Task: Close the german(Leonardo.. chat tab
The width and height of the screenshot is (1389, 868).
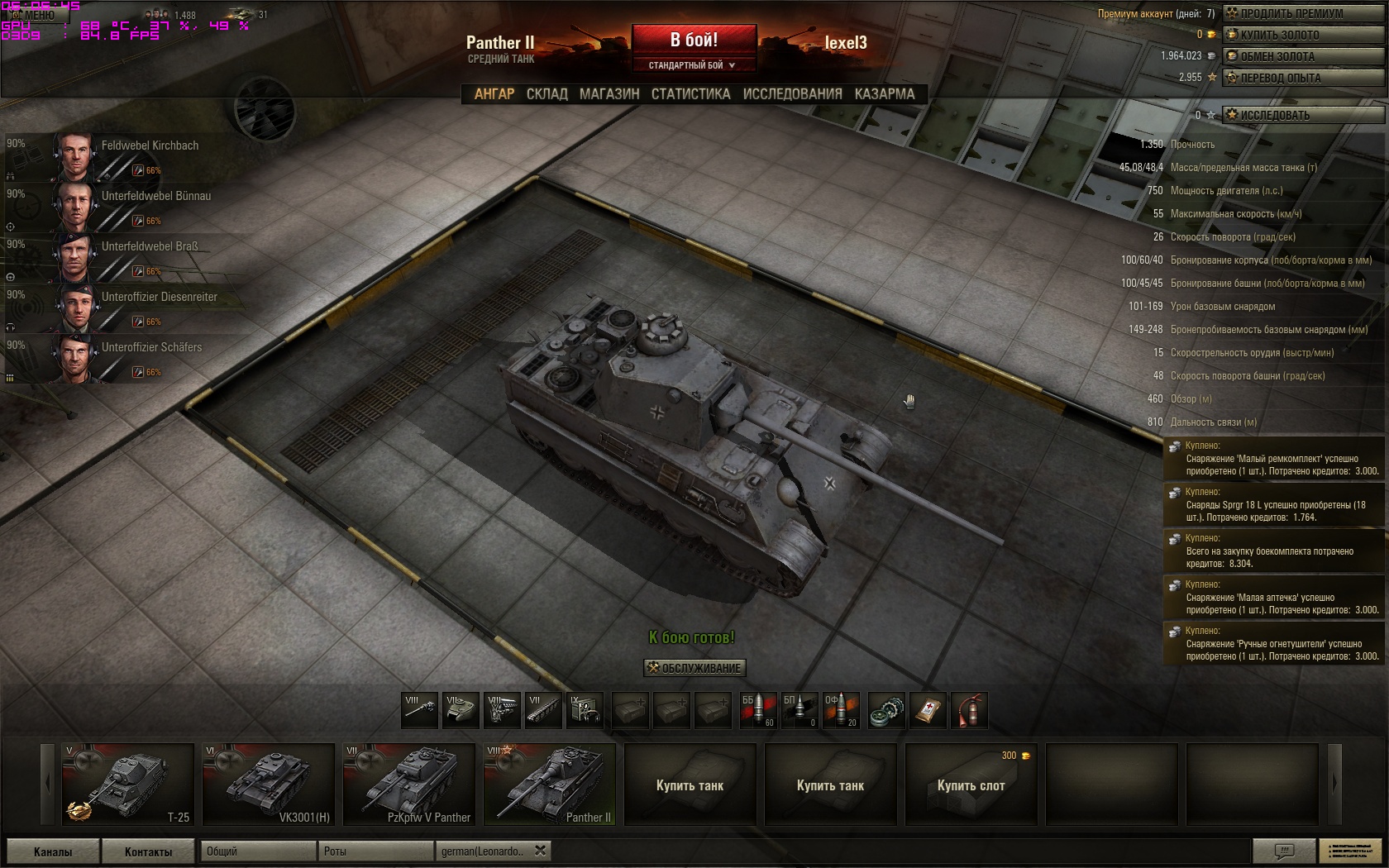Action: [x=541, y=850]
